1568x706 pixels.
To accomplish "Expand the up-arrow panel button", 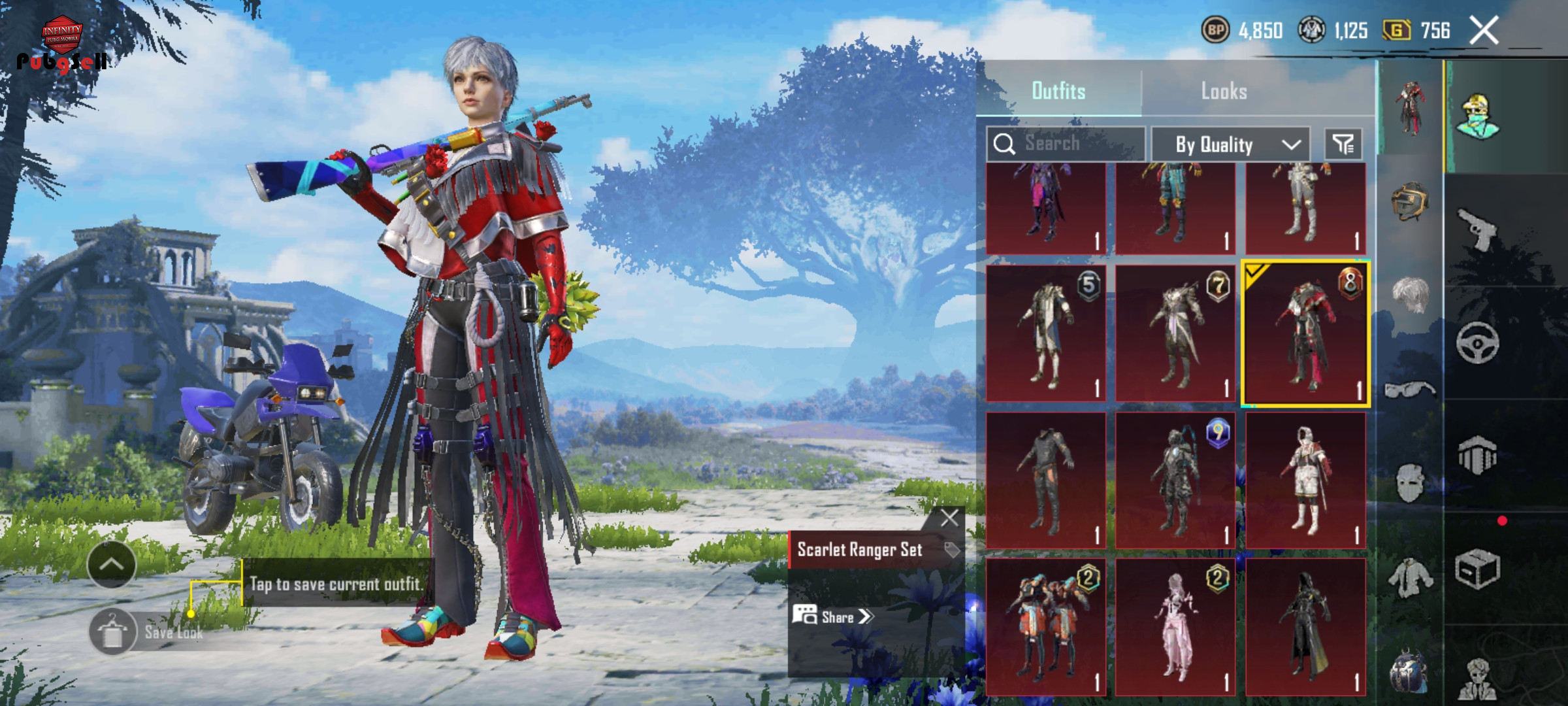I will click(x=111, y=564).
